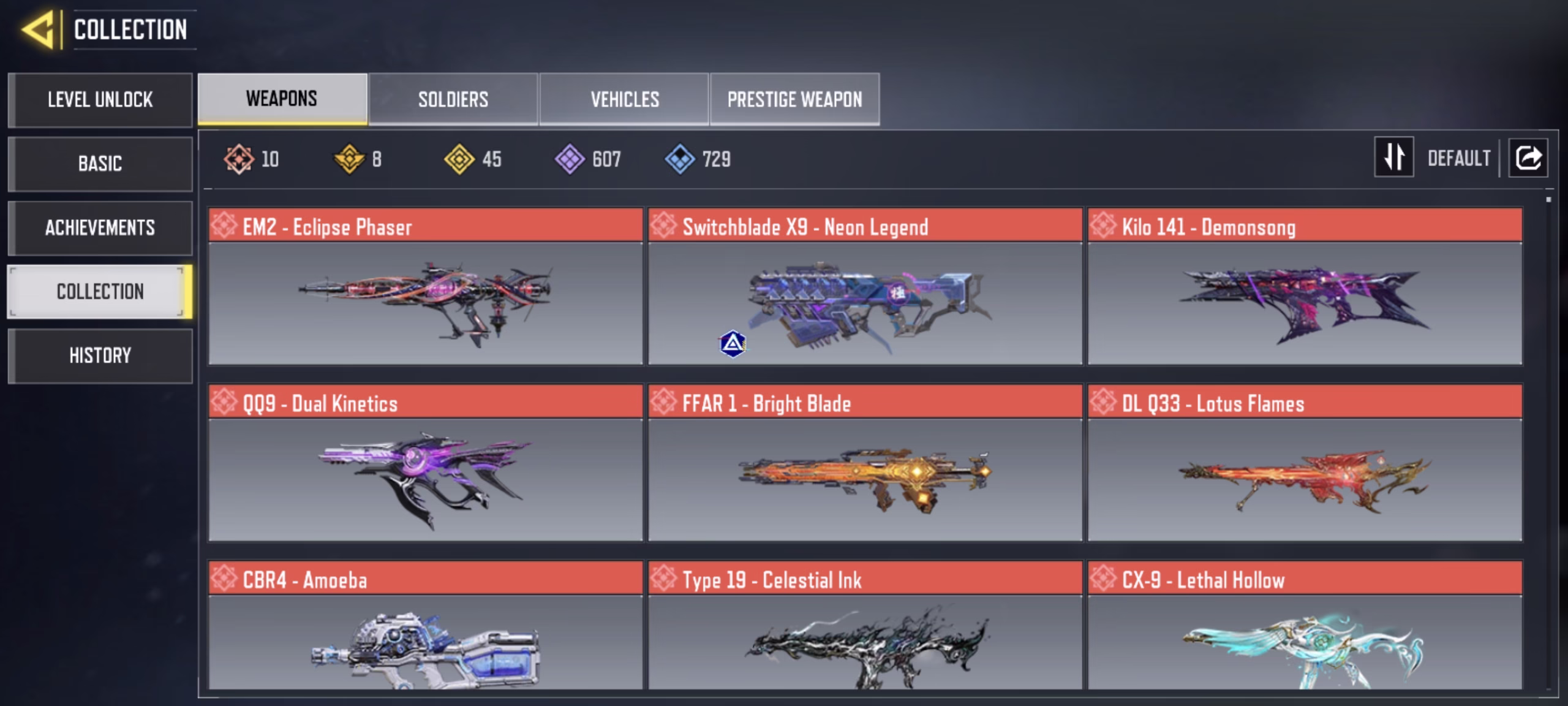This screenshot has width=1568, height=706.
Task: View the DL Q33 Lotus Flames card
Action: point(1305,463)
